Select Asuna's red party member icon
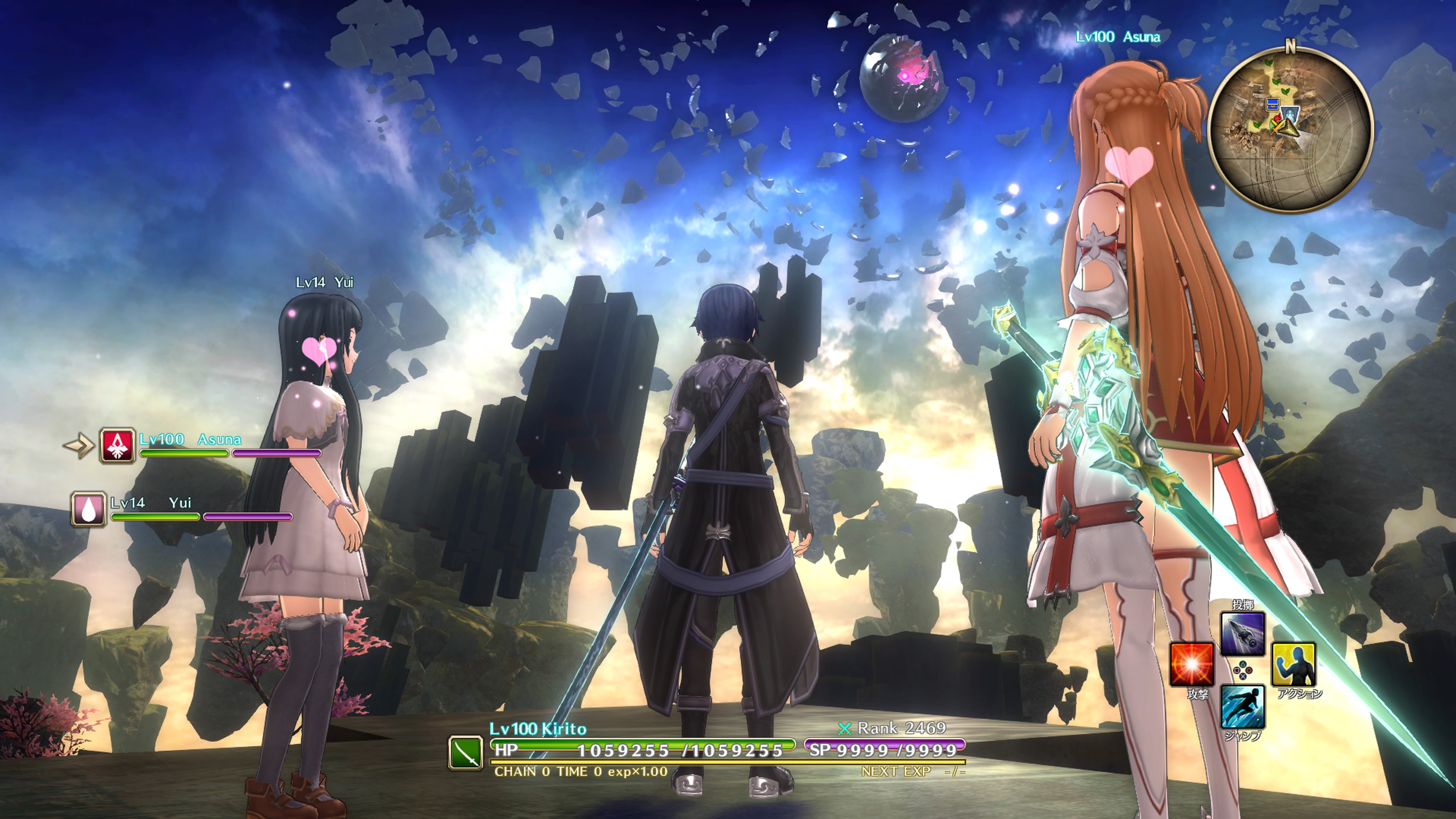 coord(118,446)
